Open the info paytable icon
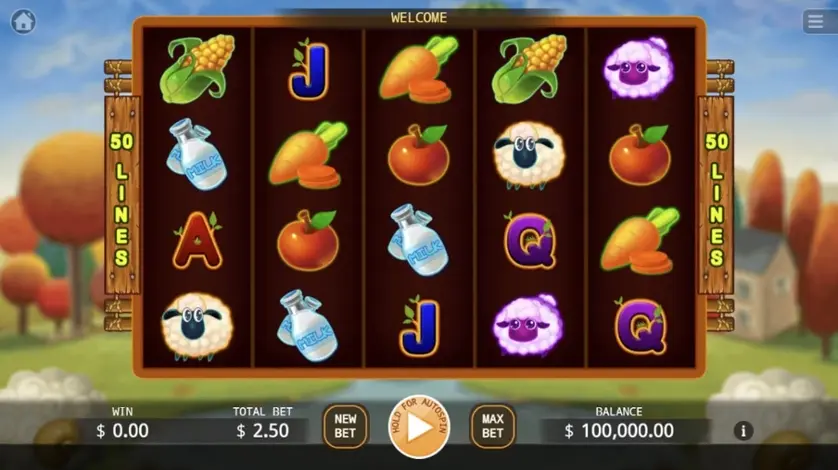This screenshot has width=838, height=470. [743, 431]
